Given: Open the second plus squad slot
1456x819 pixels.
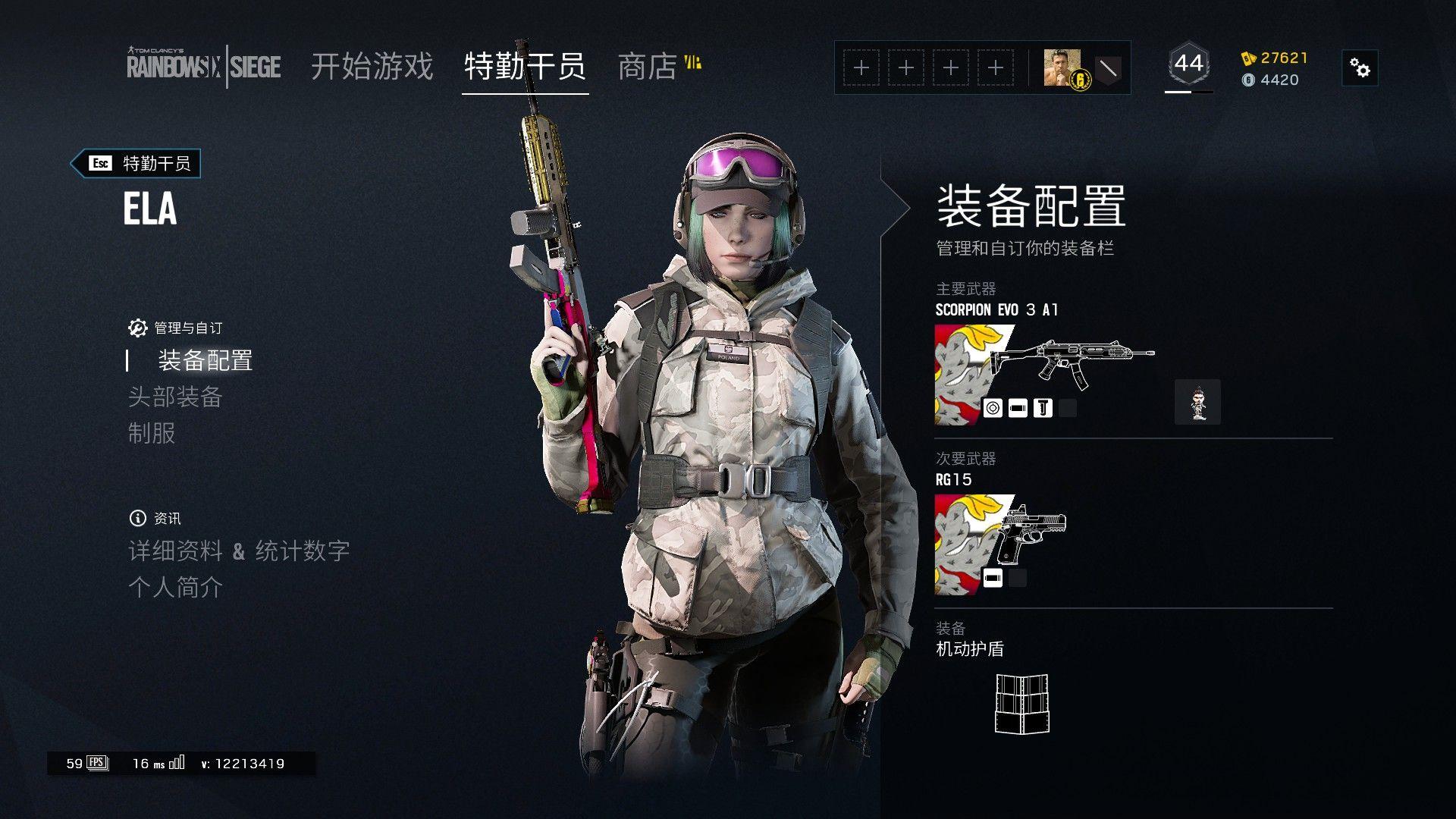Looking at the screenshot, I should pos(905,67).
